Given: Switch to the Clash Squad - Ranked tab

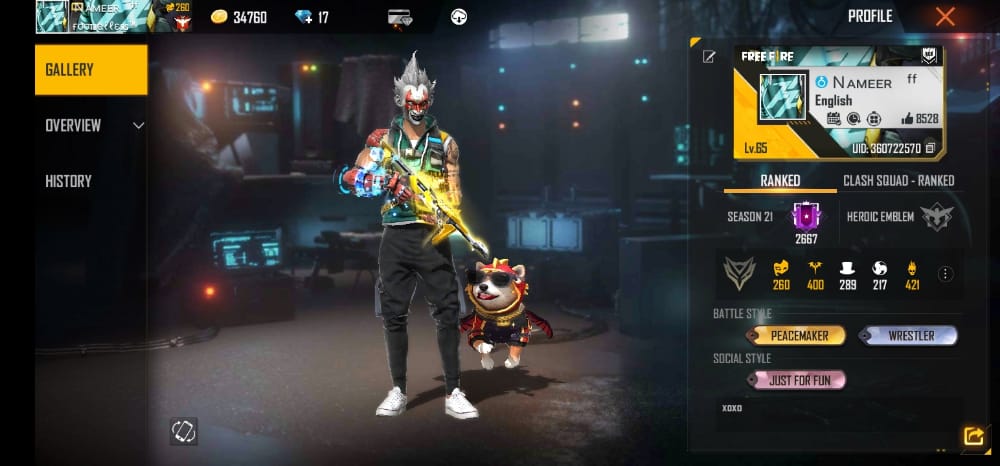Looking at the screenshot, I should click(x=898, y=181).
